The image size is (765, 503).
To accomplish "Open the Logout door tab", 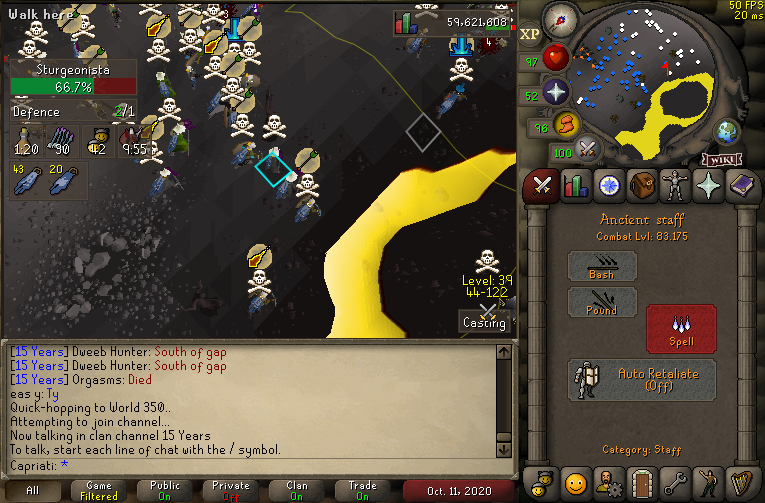I will click(642, 482).
